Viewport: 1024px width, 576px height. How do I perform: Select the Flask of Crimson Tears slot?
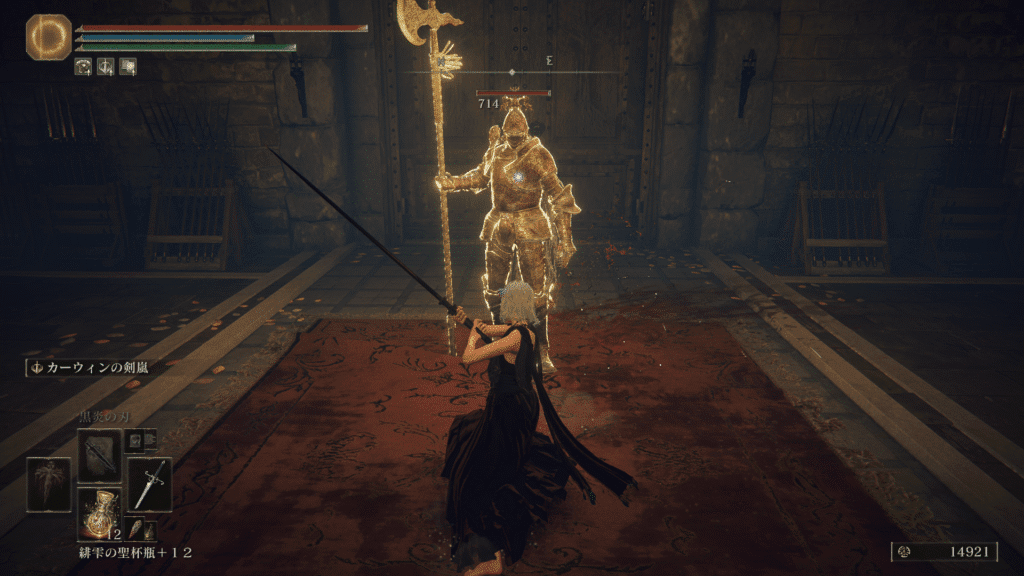click(99, 514)
